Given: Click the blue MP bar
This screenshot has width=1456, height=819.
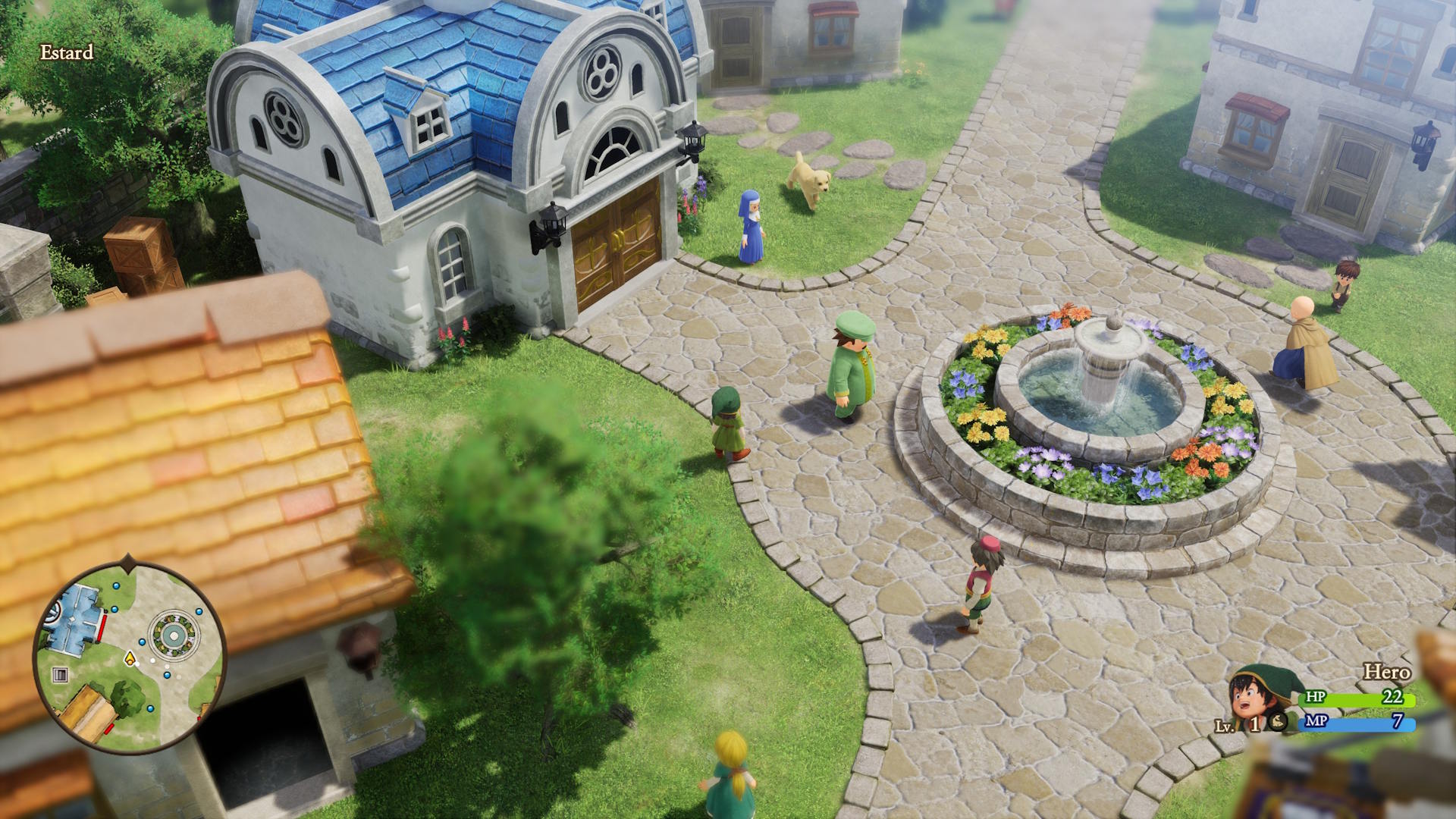Looking at the screenshot, I should coord(1357,723).
